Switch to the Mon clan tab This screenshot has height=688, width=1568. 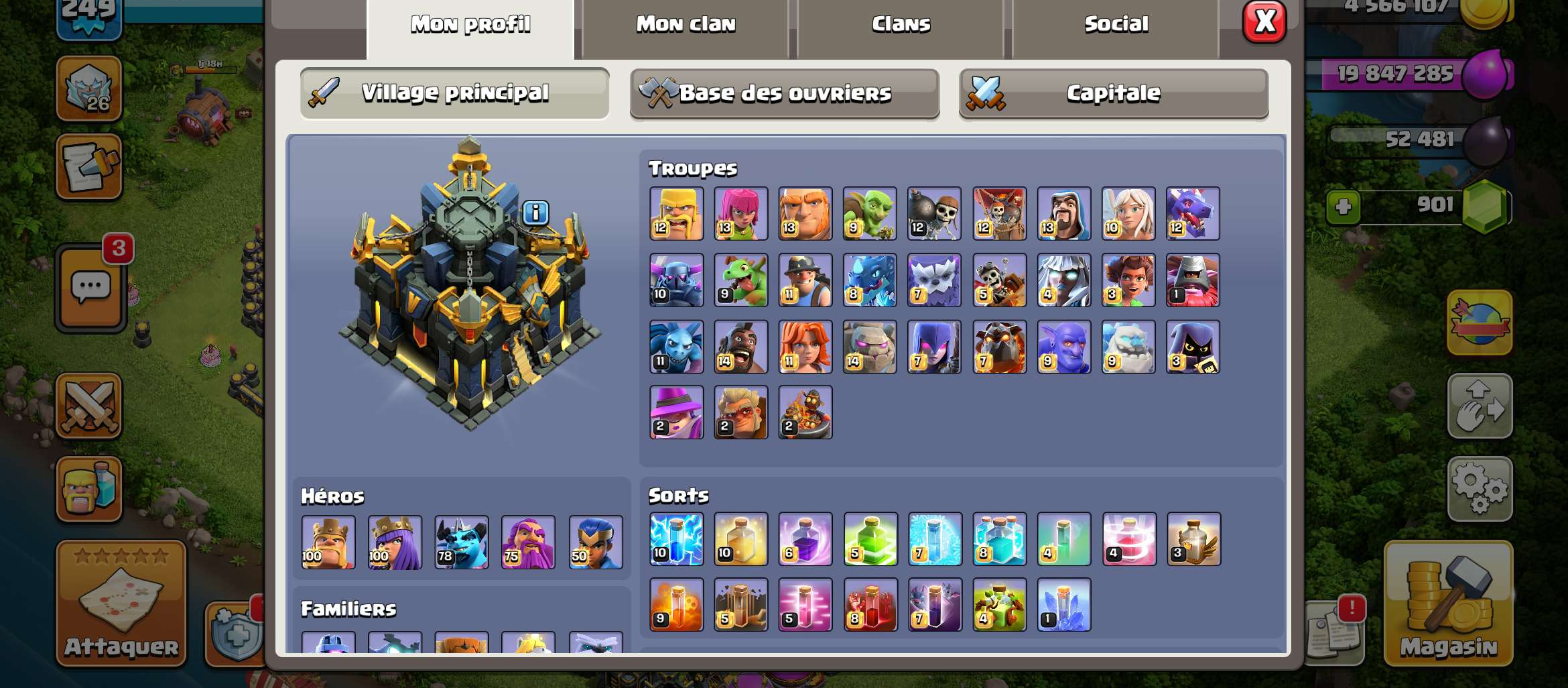pyautogui.click(x=685, y=23)
